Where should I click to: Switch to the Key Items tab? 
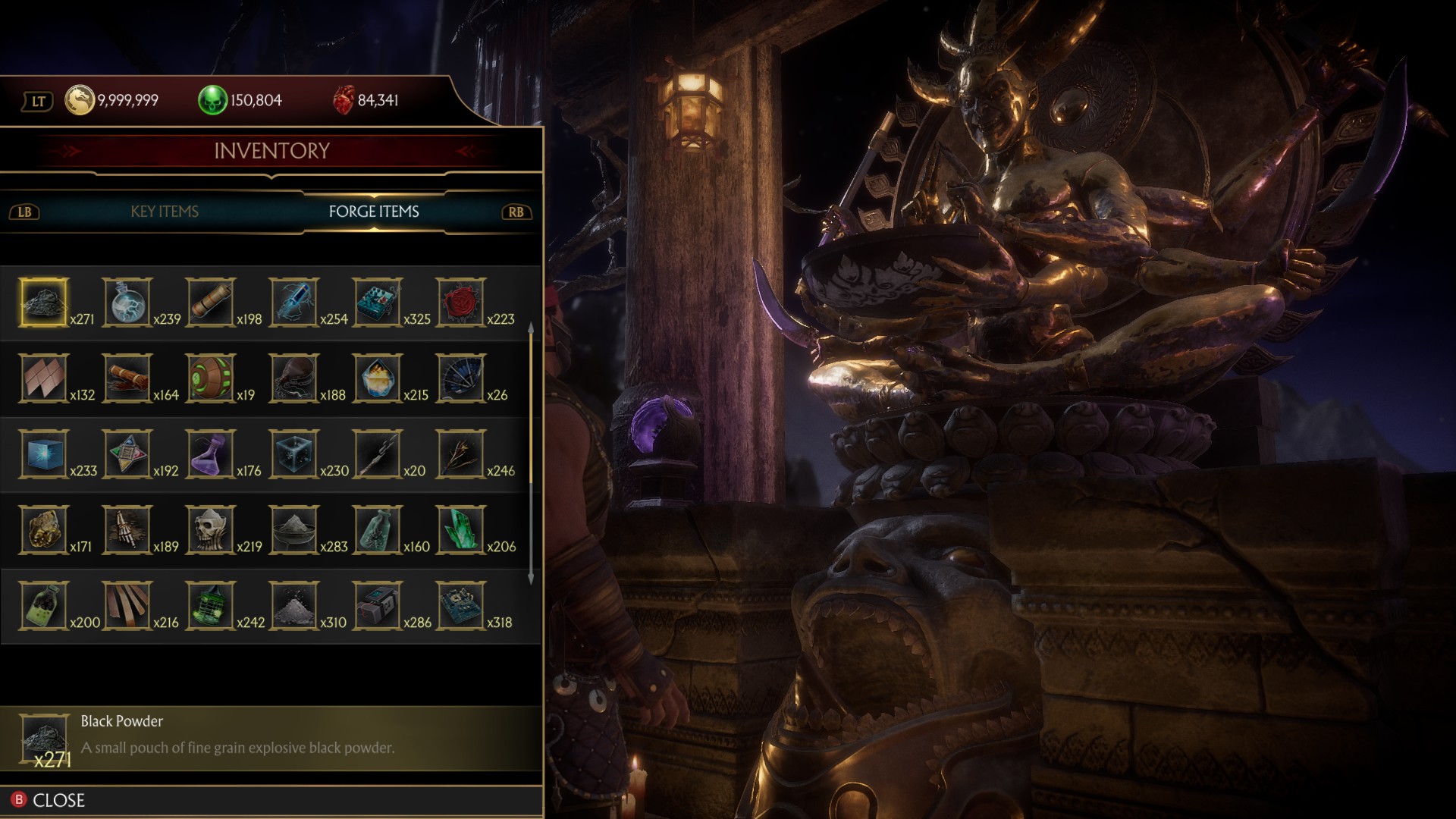pyautogui.click(x=165, y=212)
